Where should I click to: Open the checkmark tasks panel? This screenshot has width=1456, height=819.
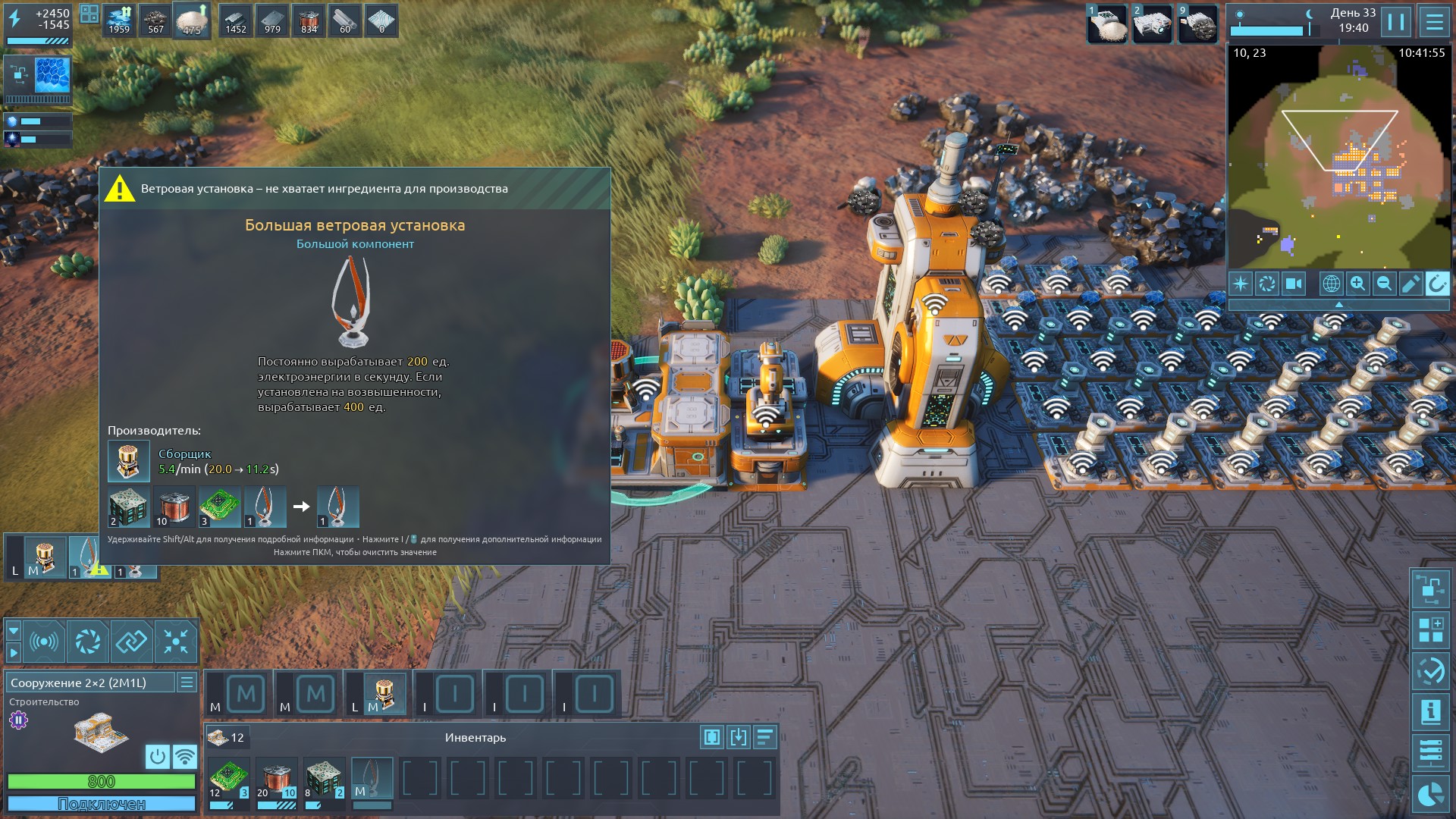click(1431, 671)
